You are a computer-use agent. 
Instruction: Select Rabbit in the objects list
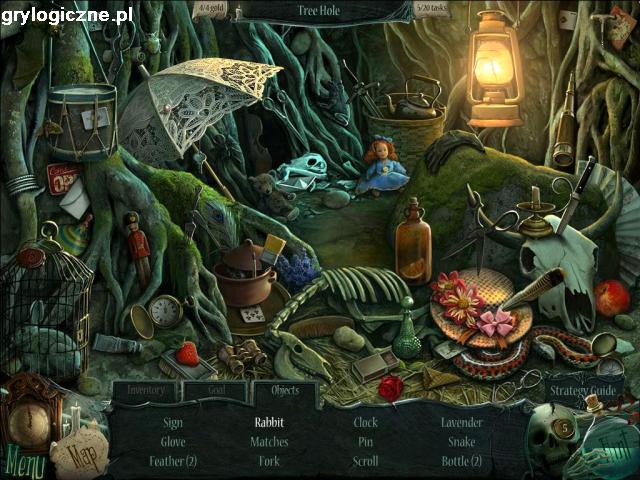269,422
